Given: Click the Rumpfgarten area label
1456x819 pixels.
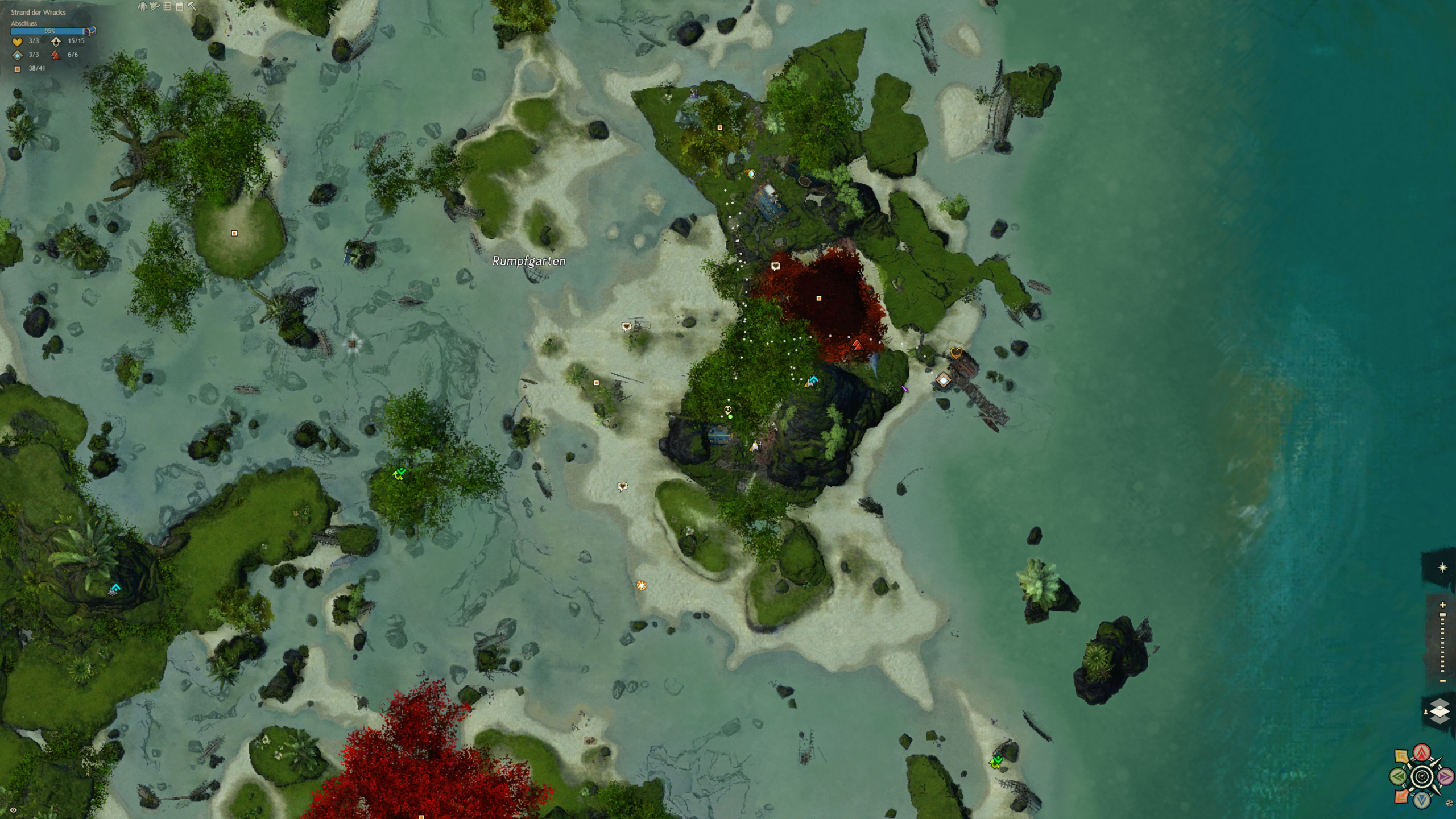Looking at the screenshot, I should pos(529,261).
